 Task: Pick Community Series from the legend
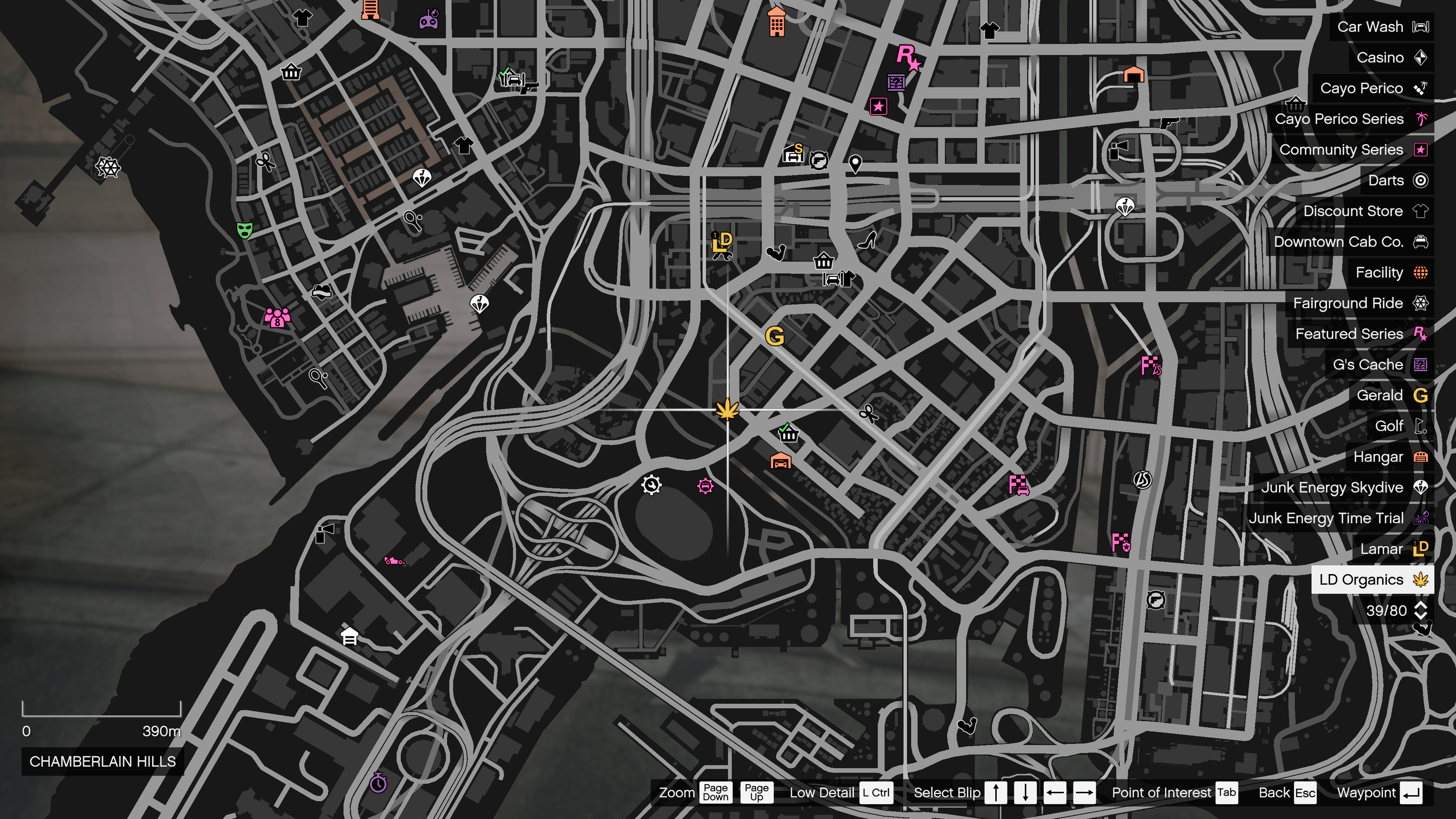click(1352, 149)
